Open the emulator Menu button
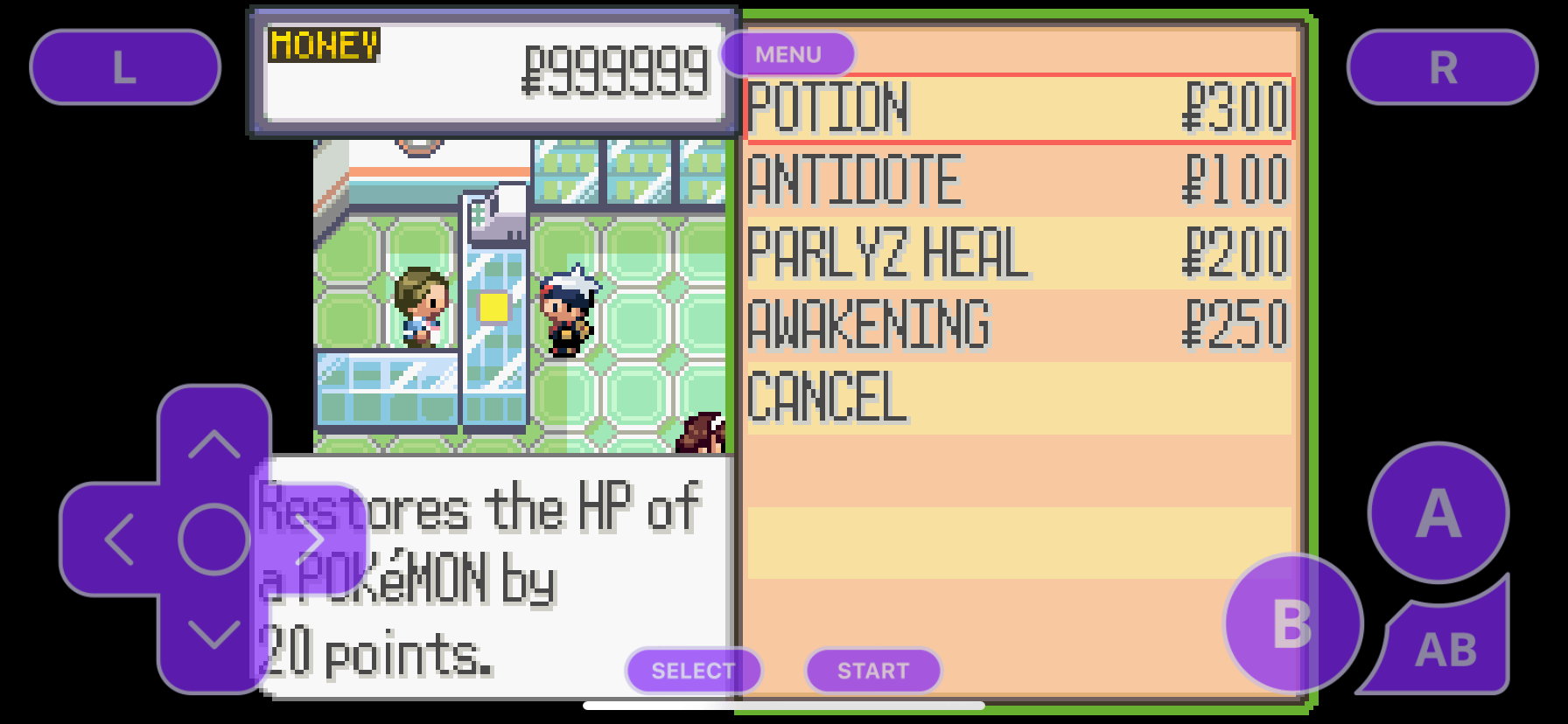 tap(787, 54)
